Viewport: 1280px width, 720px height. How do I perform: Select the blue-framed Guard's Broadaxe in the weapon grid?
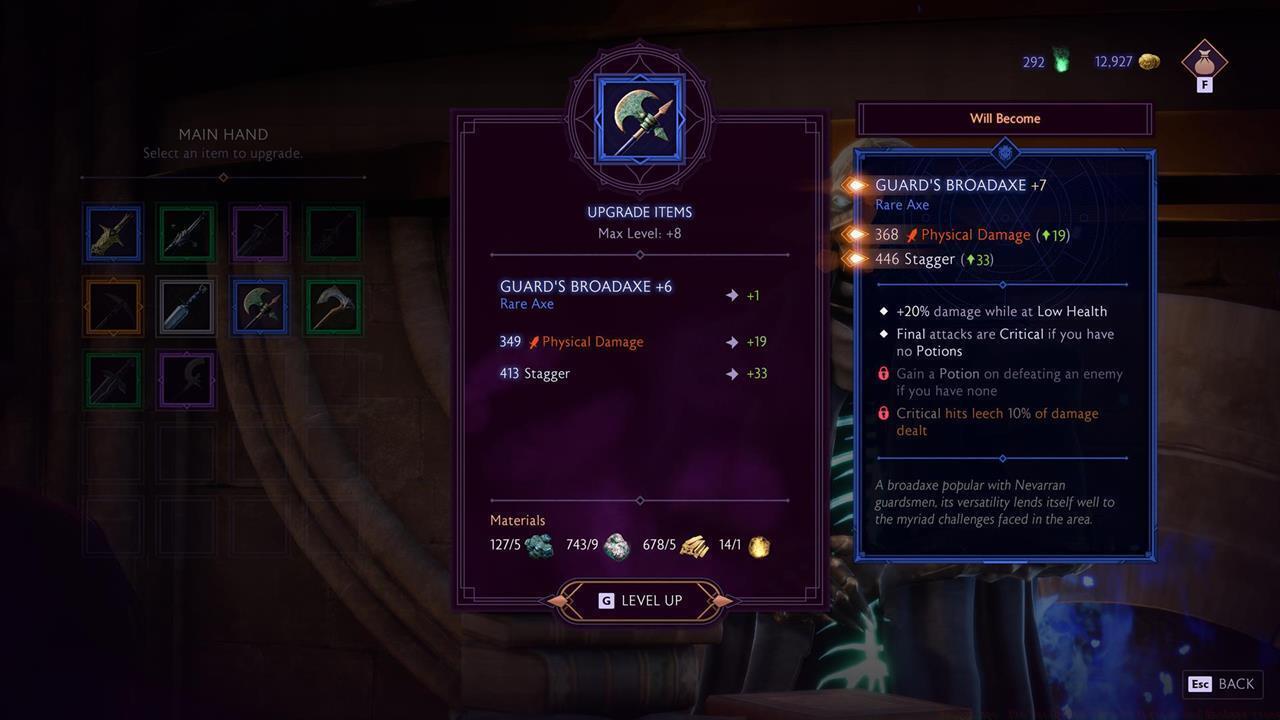[x=259, y=306]
